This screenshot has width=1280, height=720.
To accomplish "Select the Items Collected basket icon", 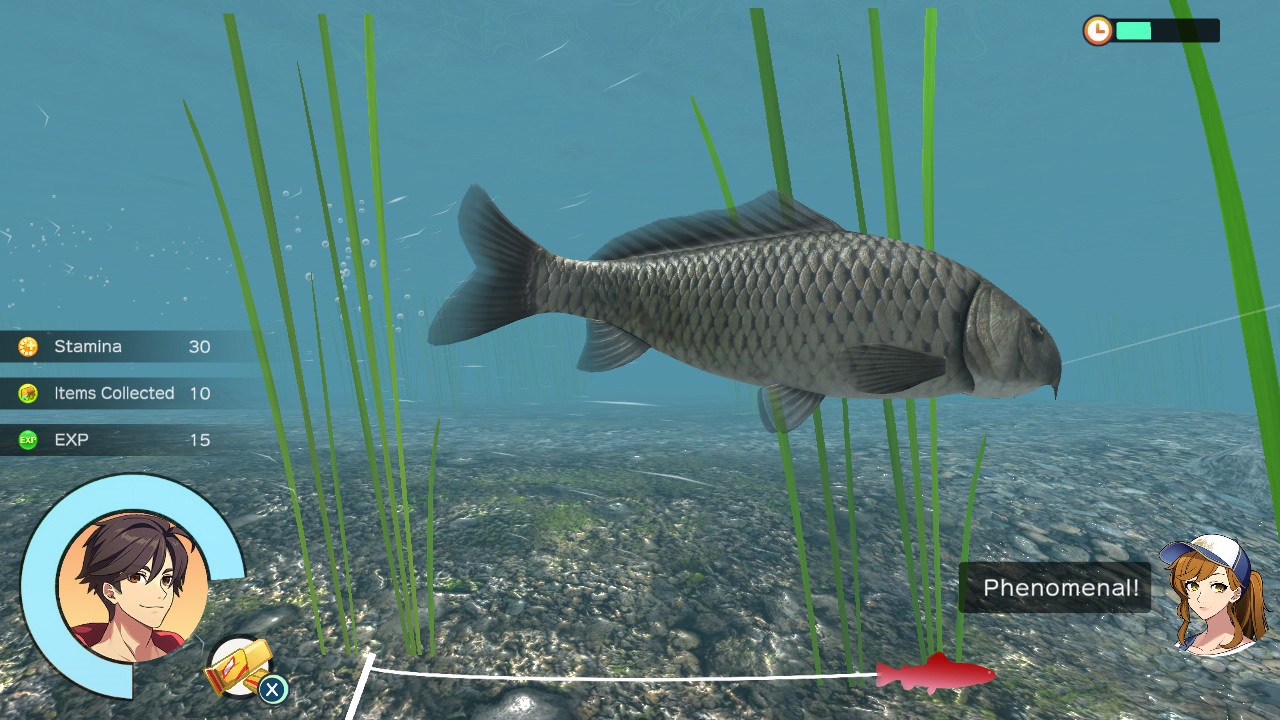I will click(30, 393).
